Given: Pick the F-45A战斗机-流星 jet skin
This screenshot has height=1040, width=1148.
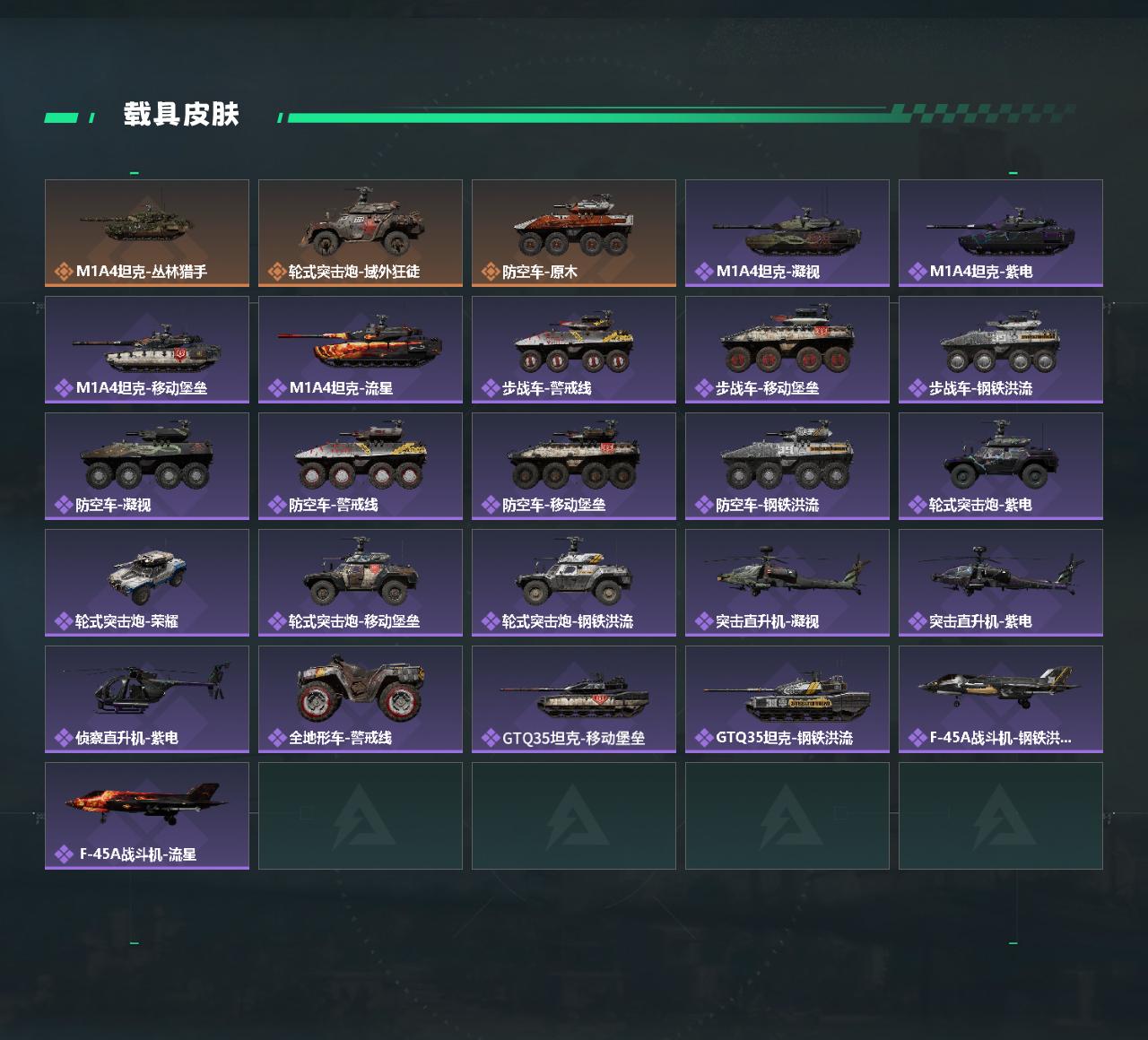Looking at the screenshot, I should [x=147, y=816].
